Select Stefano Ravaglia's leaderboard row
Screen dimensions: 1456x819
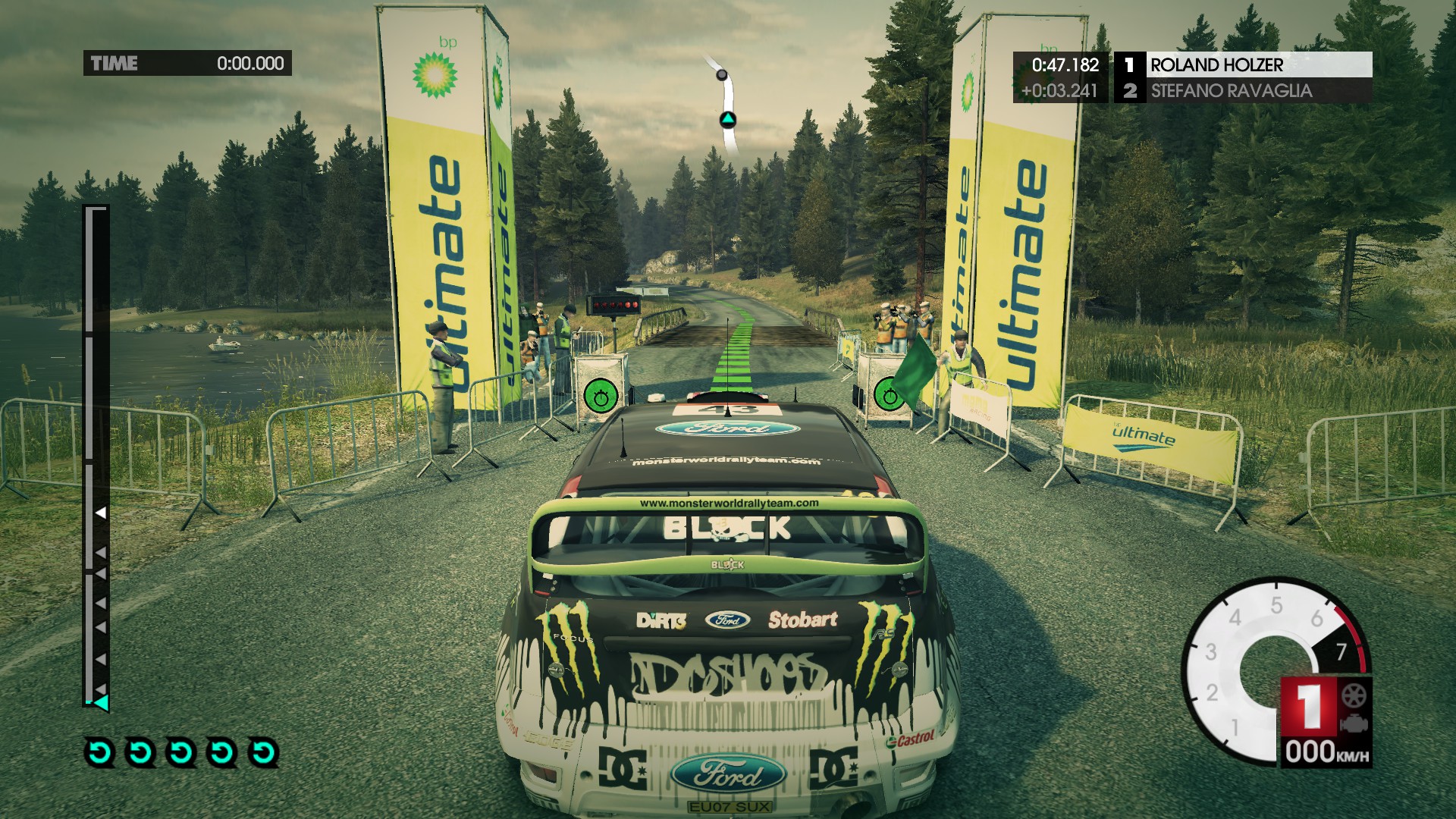1244,91
